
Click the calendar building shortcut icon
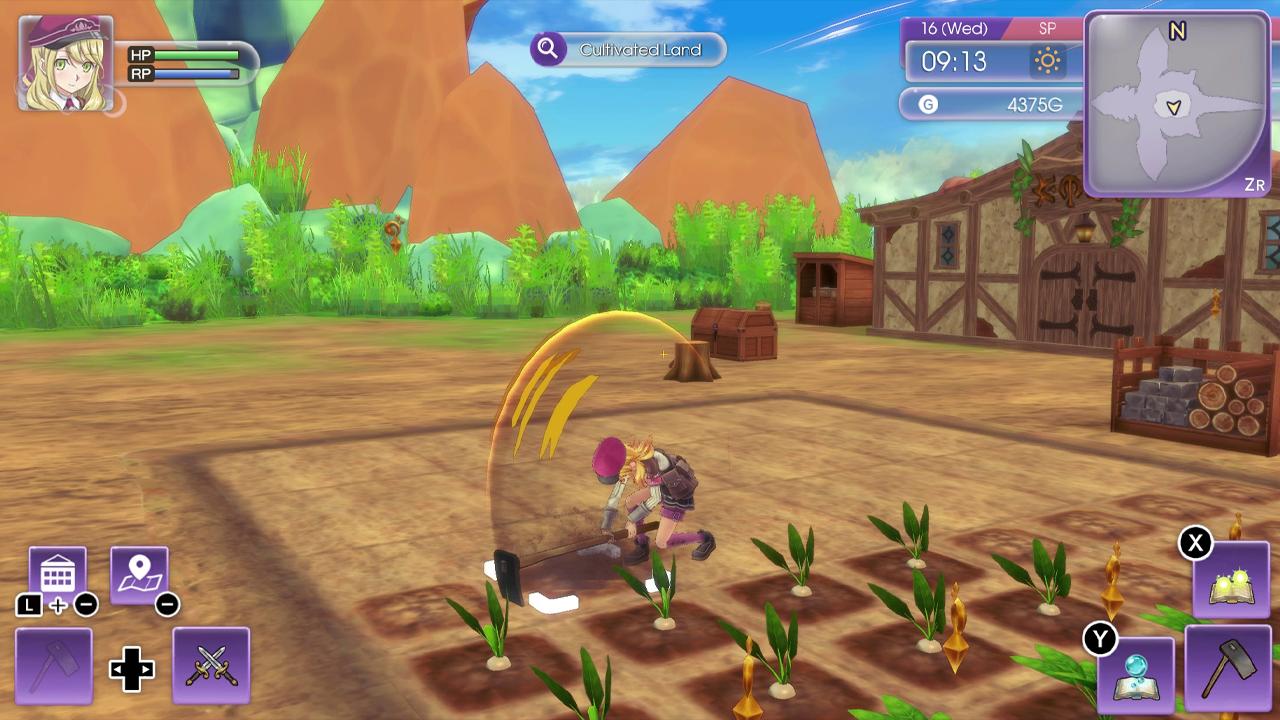point(58,569)
